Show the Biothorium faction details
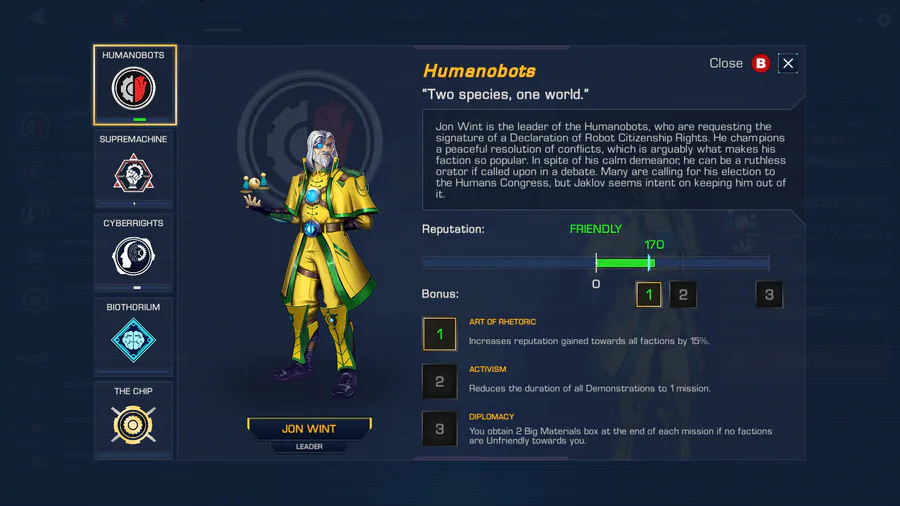The width and height of the screenshot is (900, 506). [x=134, y=337]
